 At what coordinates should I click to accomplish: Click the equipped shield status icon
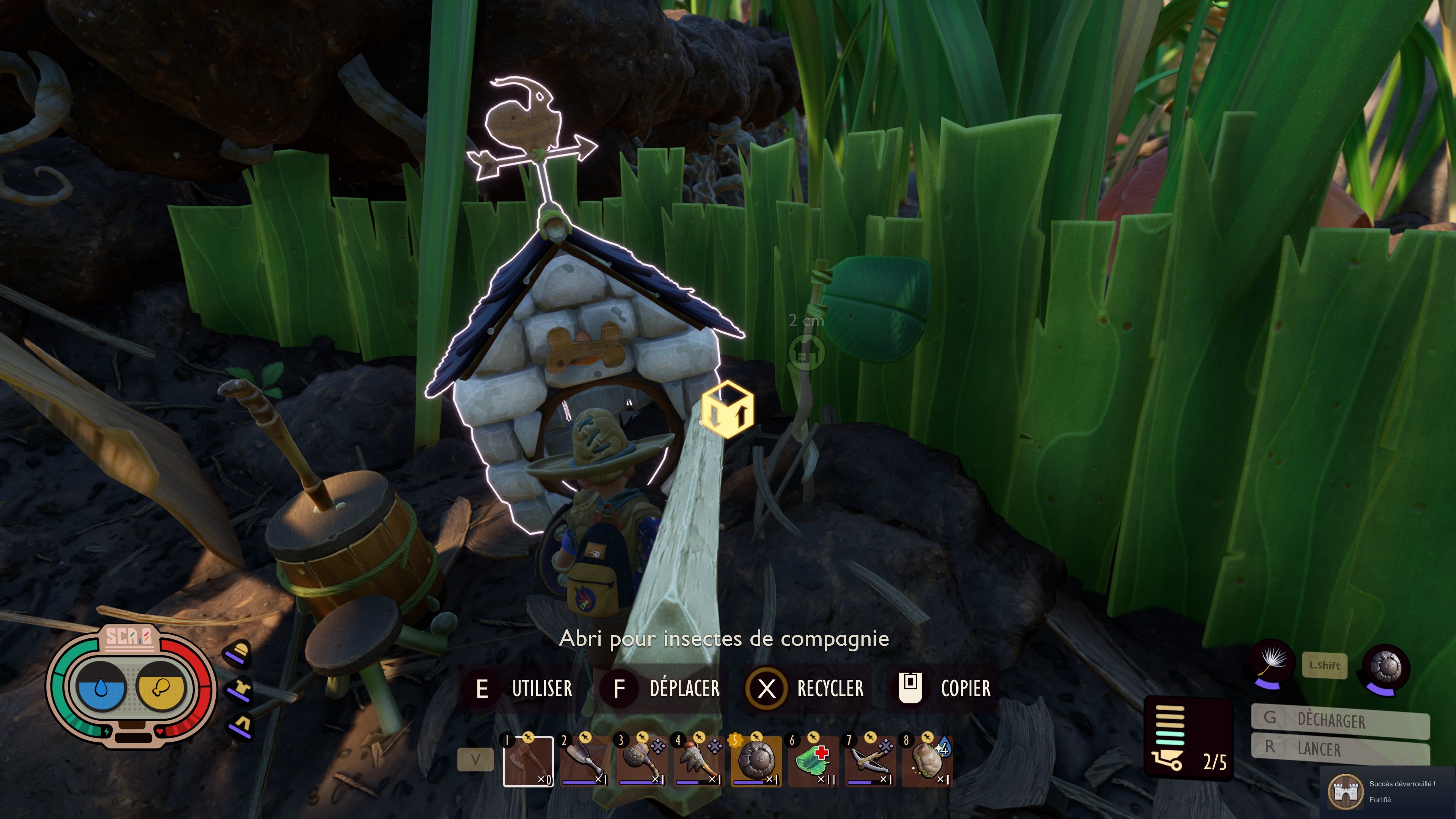(1386, 667)
